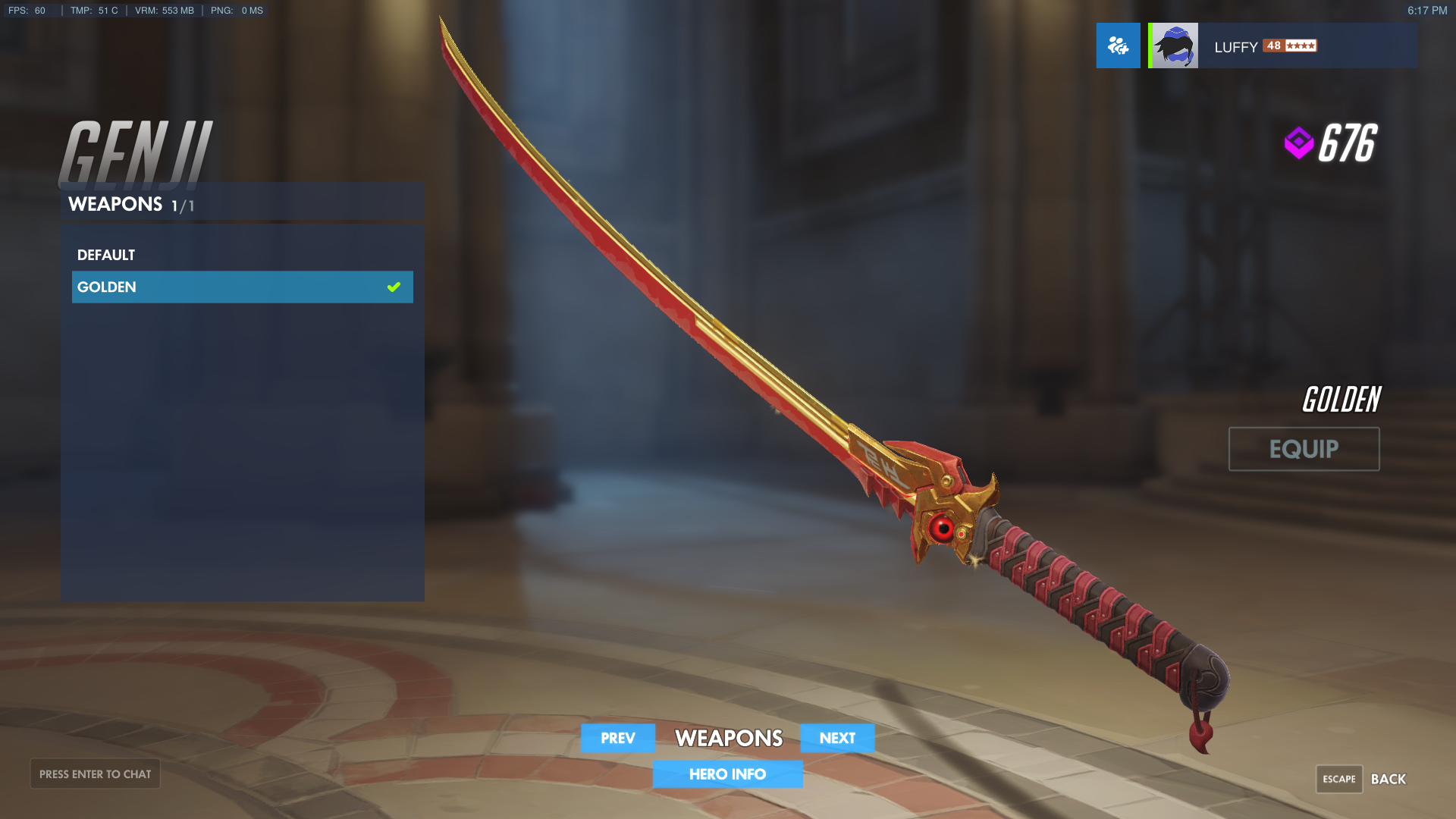The height and width of the screenshot is (819, 1456).
Task: Click the GENJI hero name title
Action: tap(136, 152)
